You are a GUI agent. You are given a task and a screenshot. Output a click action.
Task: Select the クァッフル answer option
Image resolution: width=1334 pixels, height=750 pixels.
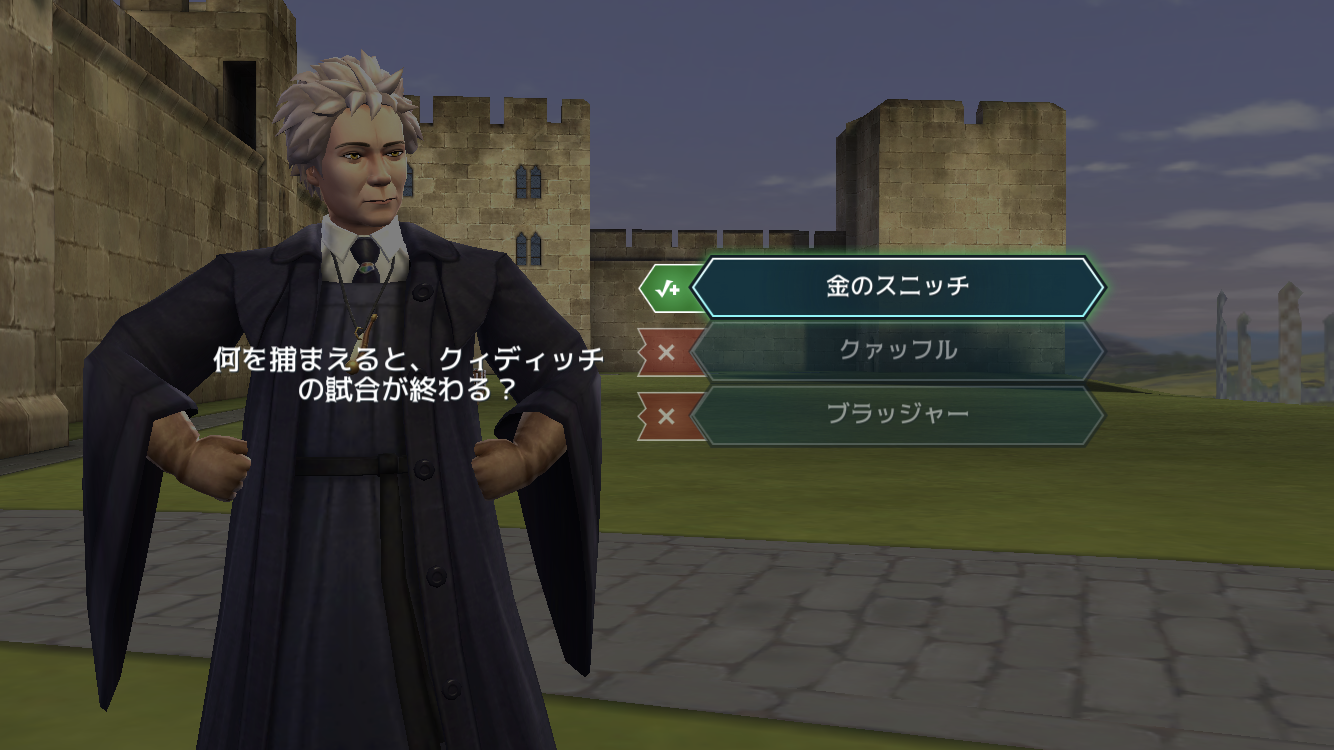(897, 351)
